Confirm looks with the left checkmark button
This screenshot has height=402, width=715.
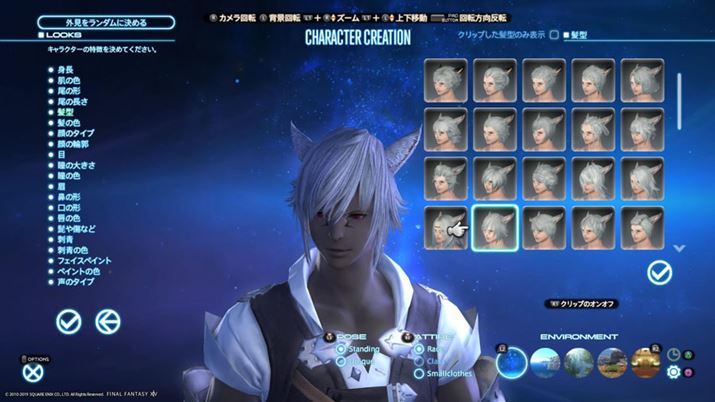click(69, 321)
